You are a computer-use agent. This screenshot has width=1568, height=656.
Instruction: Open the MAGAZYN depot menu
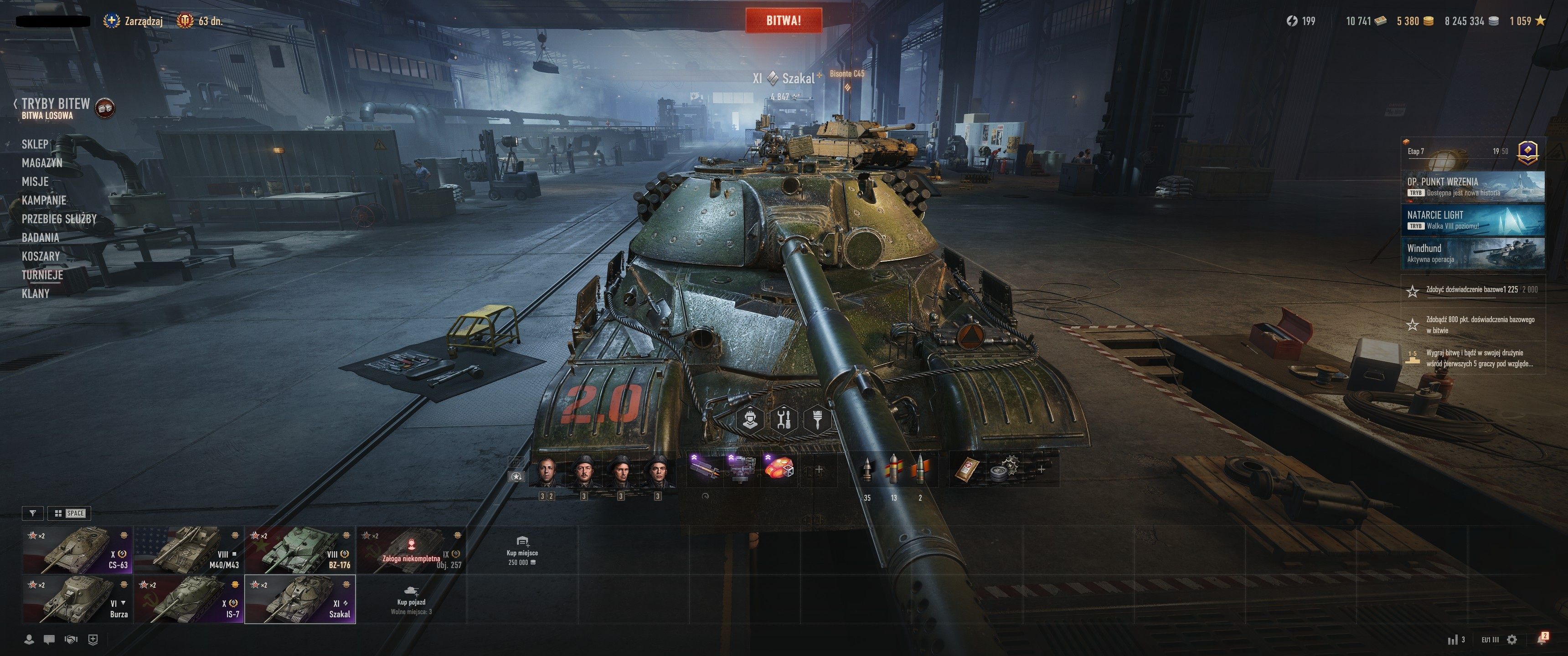[42, 163]
